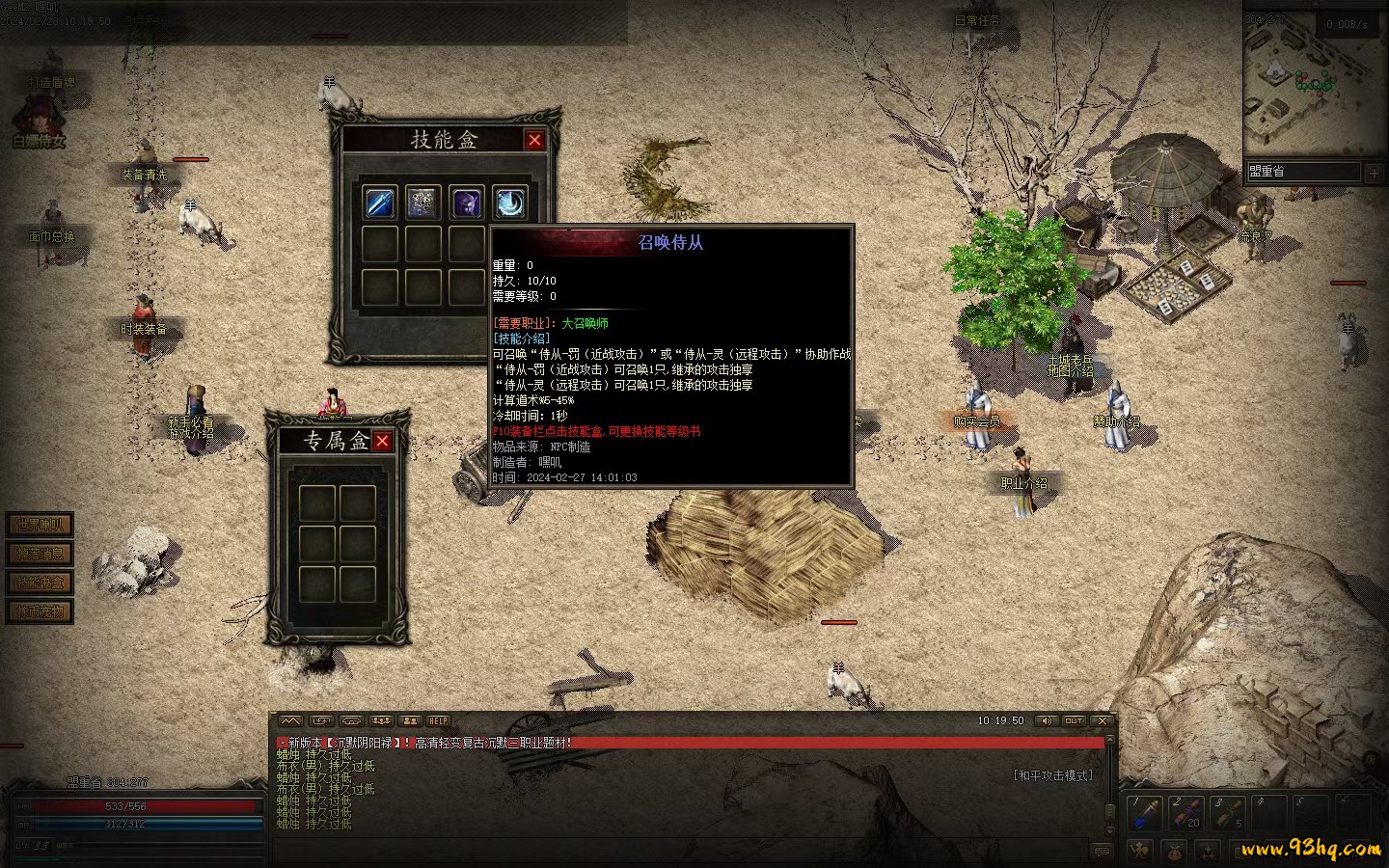Select the cyan crescent swirl skill icon
The width and height of the screenshot is (1389, 868).
tap(510, 203)
